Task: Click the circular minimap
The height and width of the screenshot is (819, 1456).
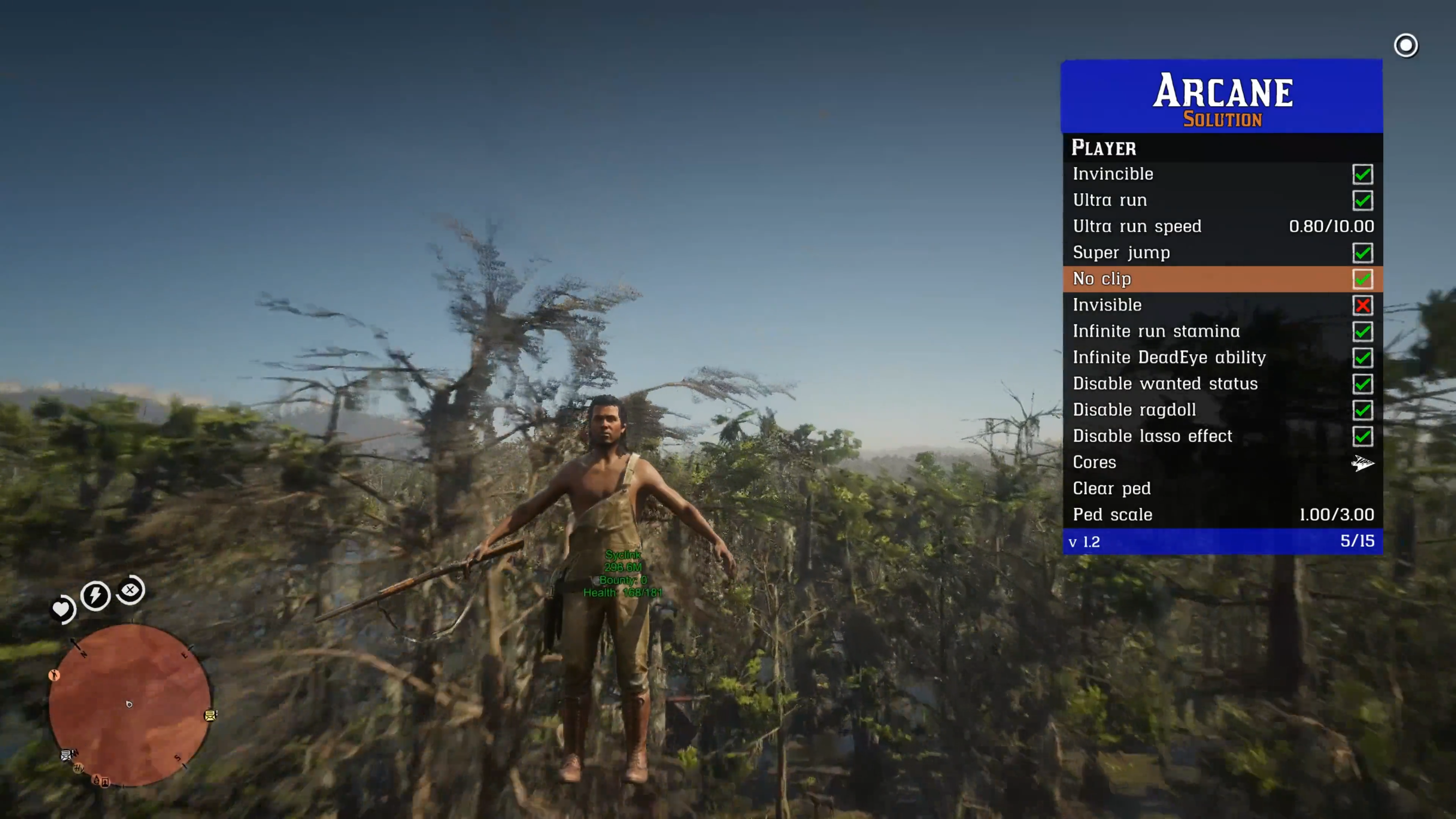Action: coord(129,704)
